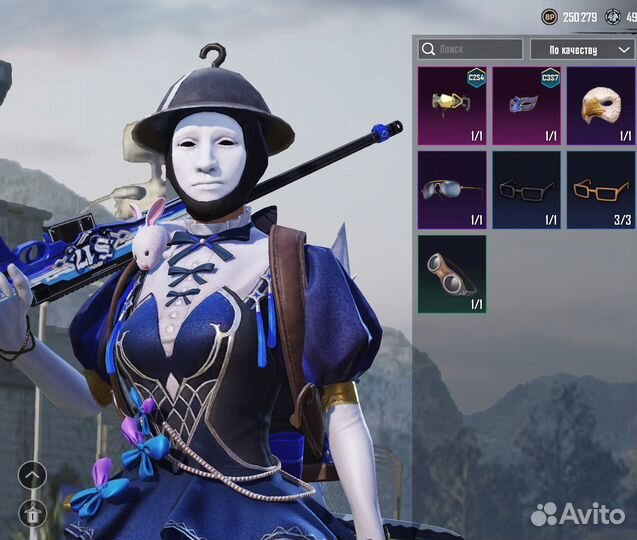The height and width of the screenshot is (540, 637).
Task: Equip the aviator sunglasses item
Action: (452, 190)
